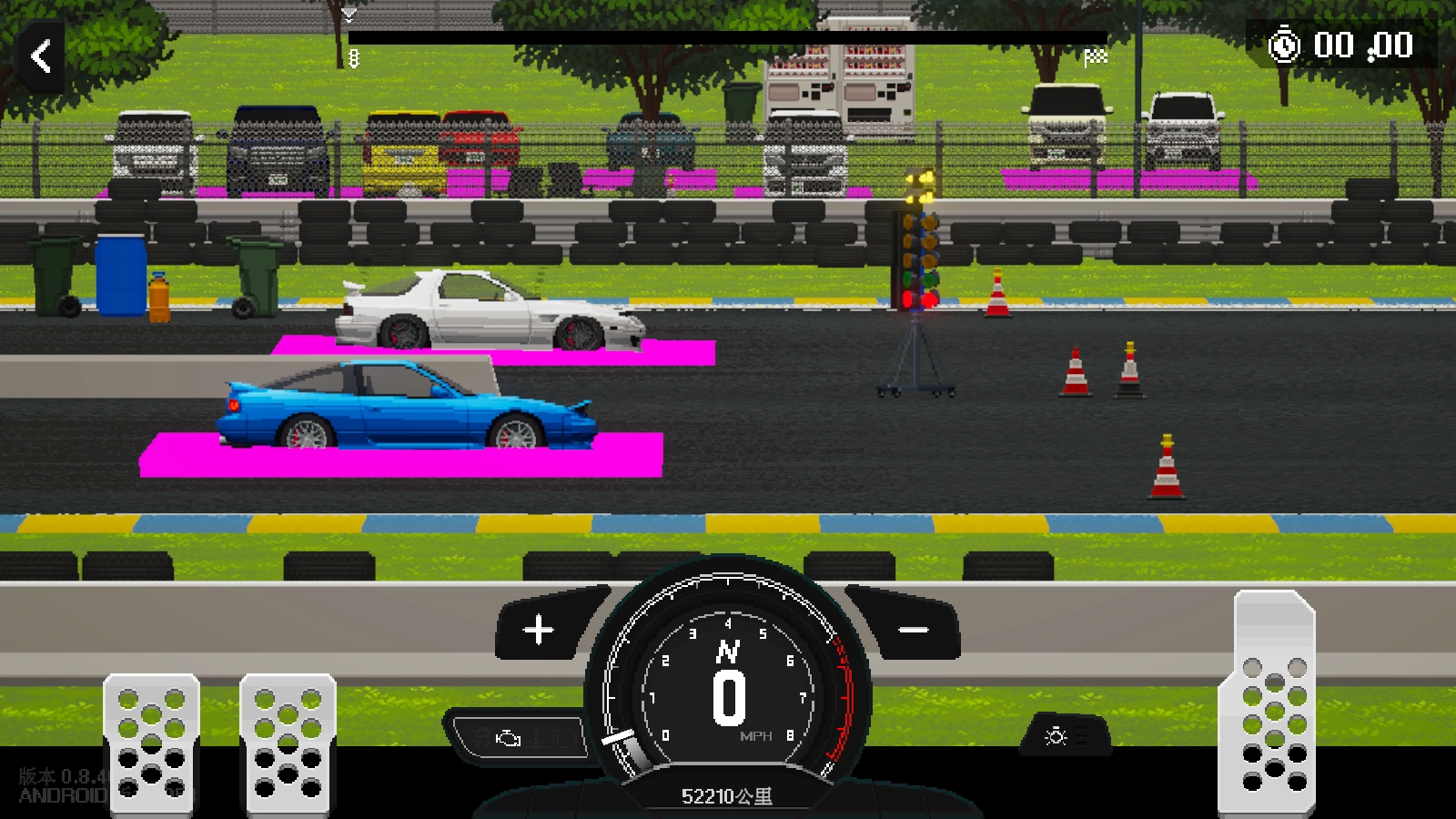Toggle the engine start icon

(510, 738)
